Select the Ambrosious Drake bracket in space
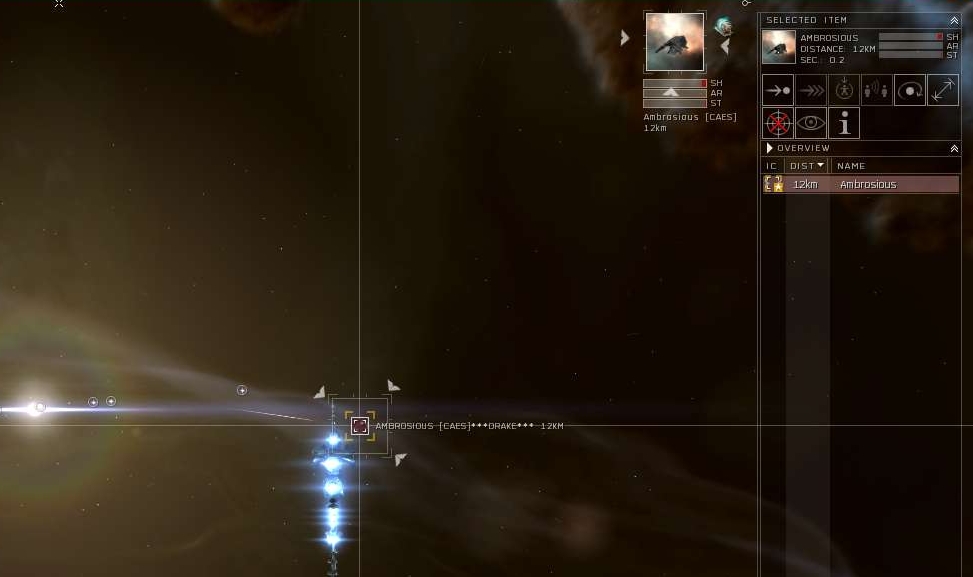 360,426
